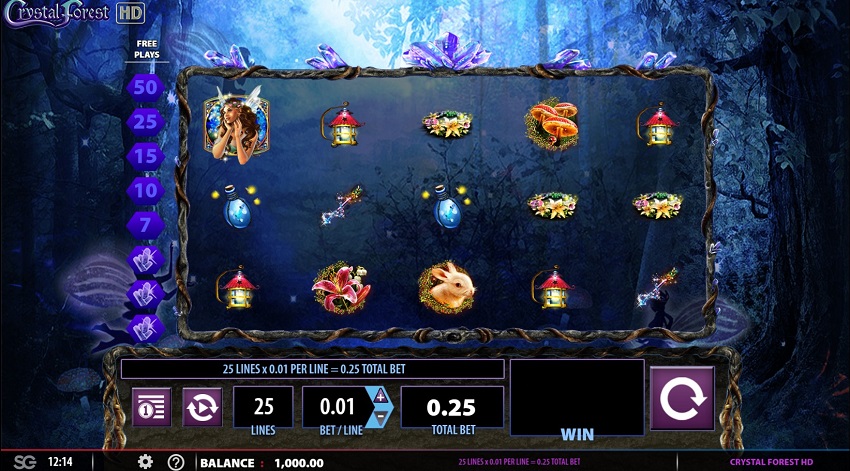
Task: Spin the reels with the circular arrow button
Action: [x=682, y=398]
